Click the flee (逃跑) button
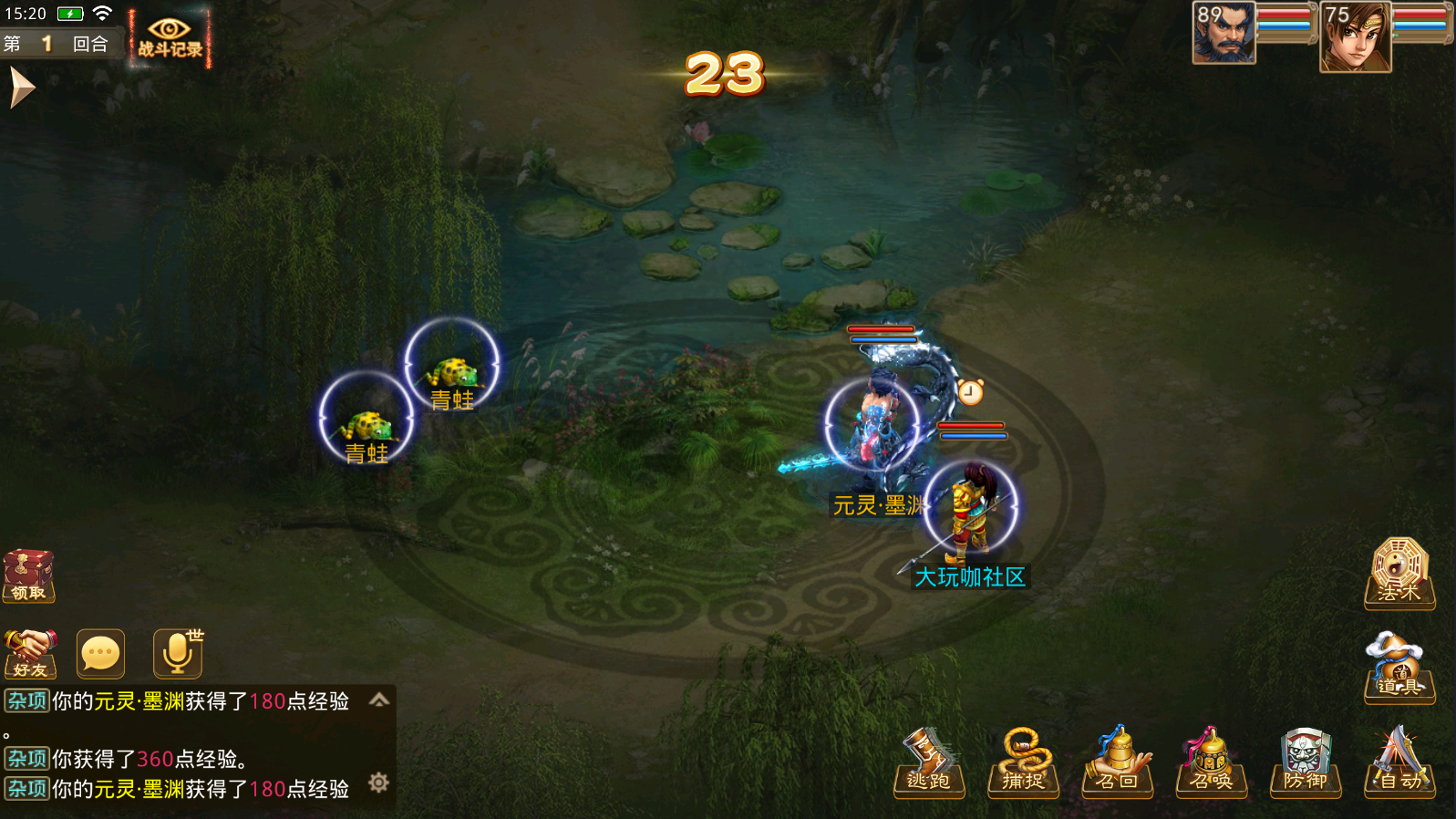The height and width of the screenshot is (819, 1456). click(929, 763)
